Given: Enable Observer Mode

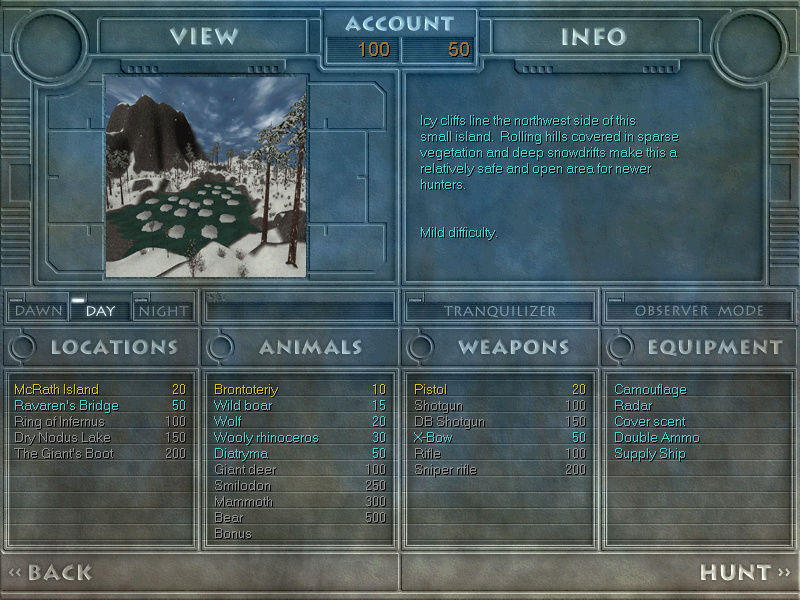Looking at the screenshot, I should 699,311.
